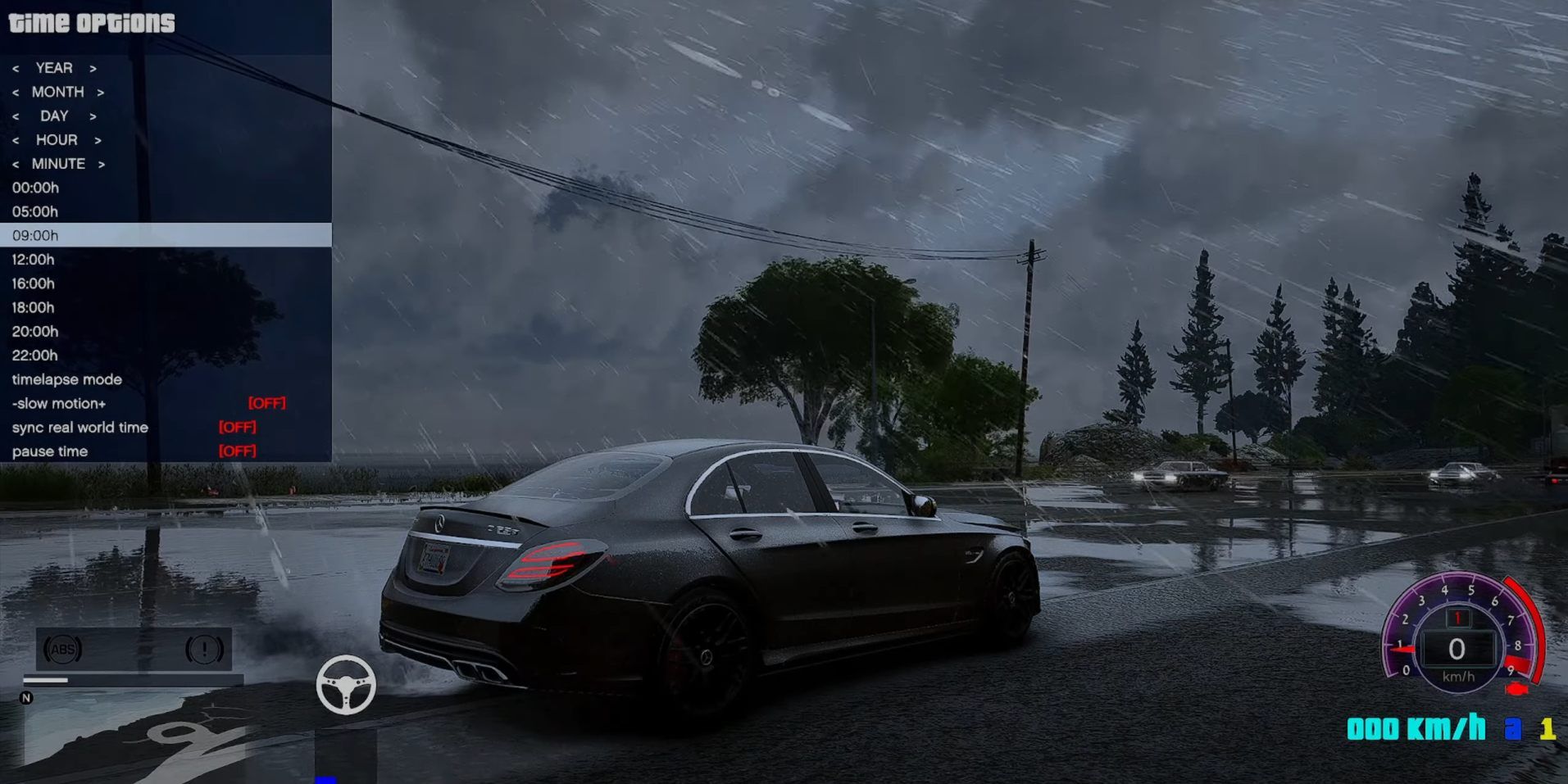Choose the 22:00h time preset
This screenshot has height=784, width=1568.
click(x=35, y=356)
